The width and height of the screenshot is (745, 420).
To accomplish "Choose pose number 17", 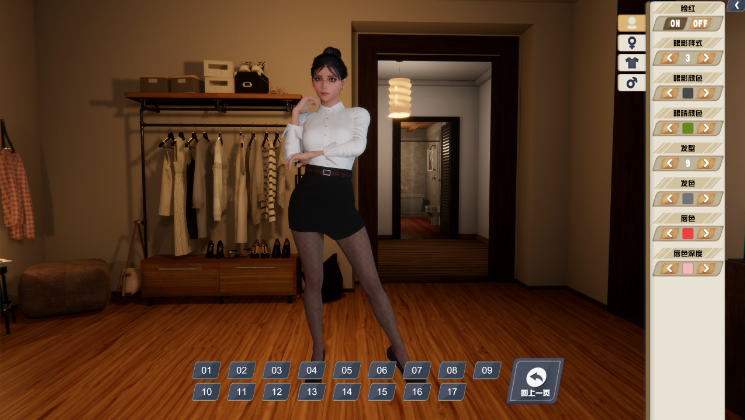I will 451,392.
